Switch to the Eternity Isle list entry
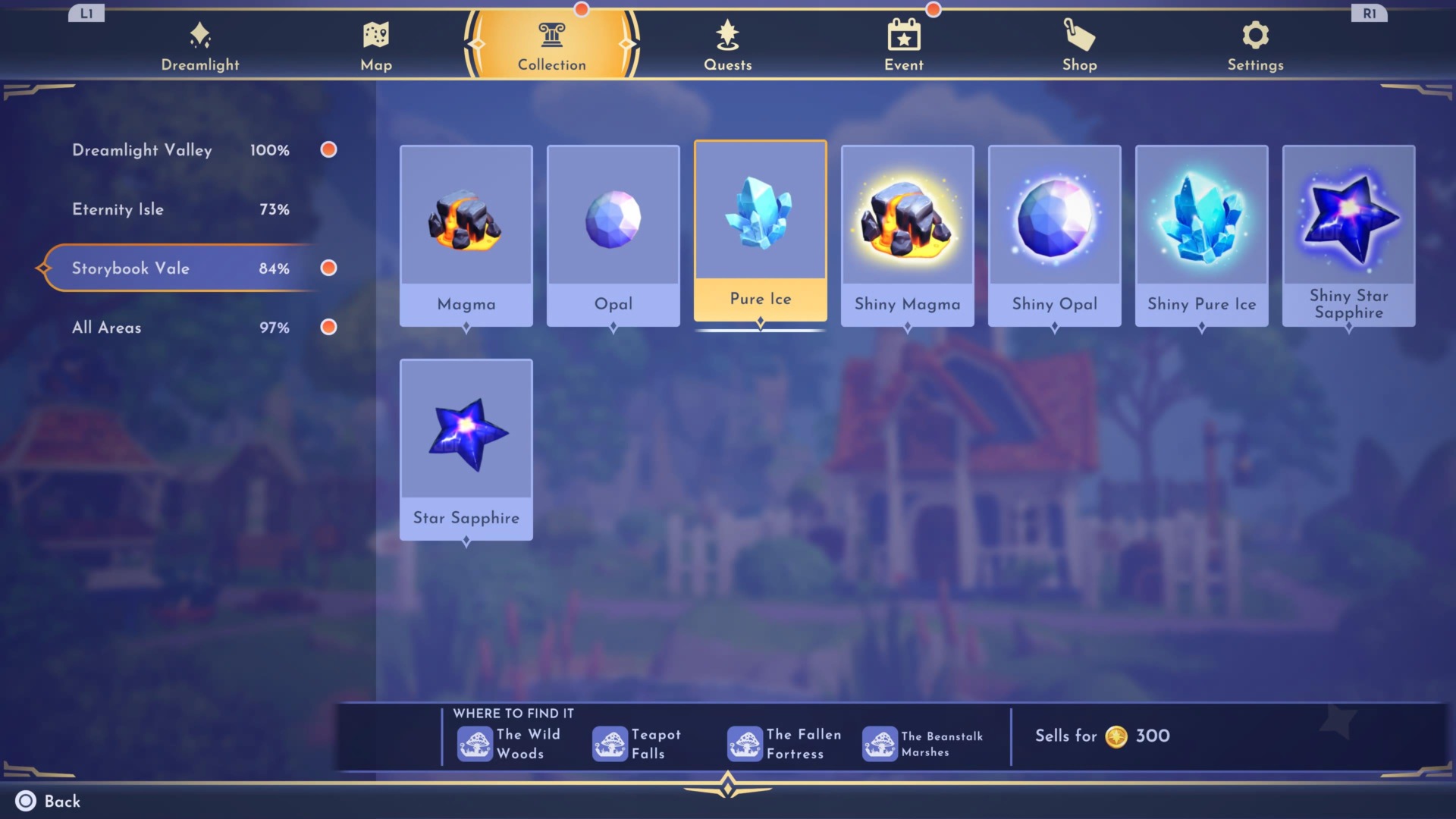Viewport: 1456px width, 819px height. pos(118,209)
